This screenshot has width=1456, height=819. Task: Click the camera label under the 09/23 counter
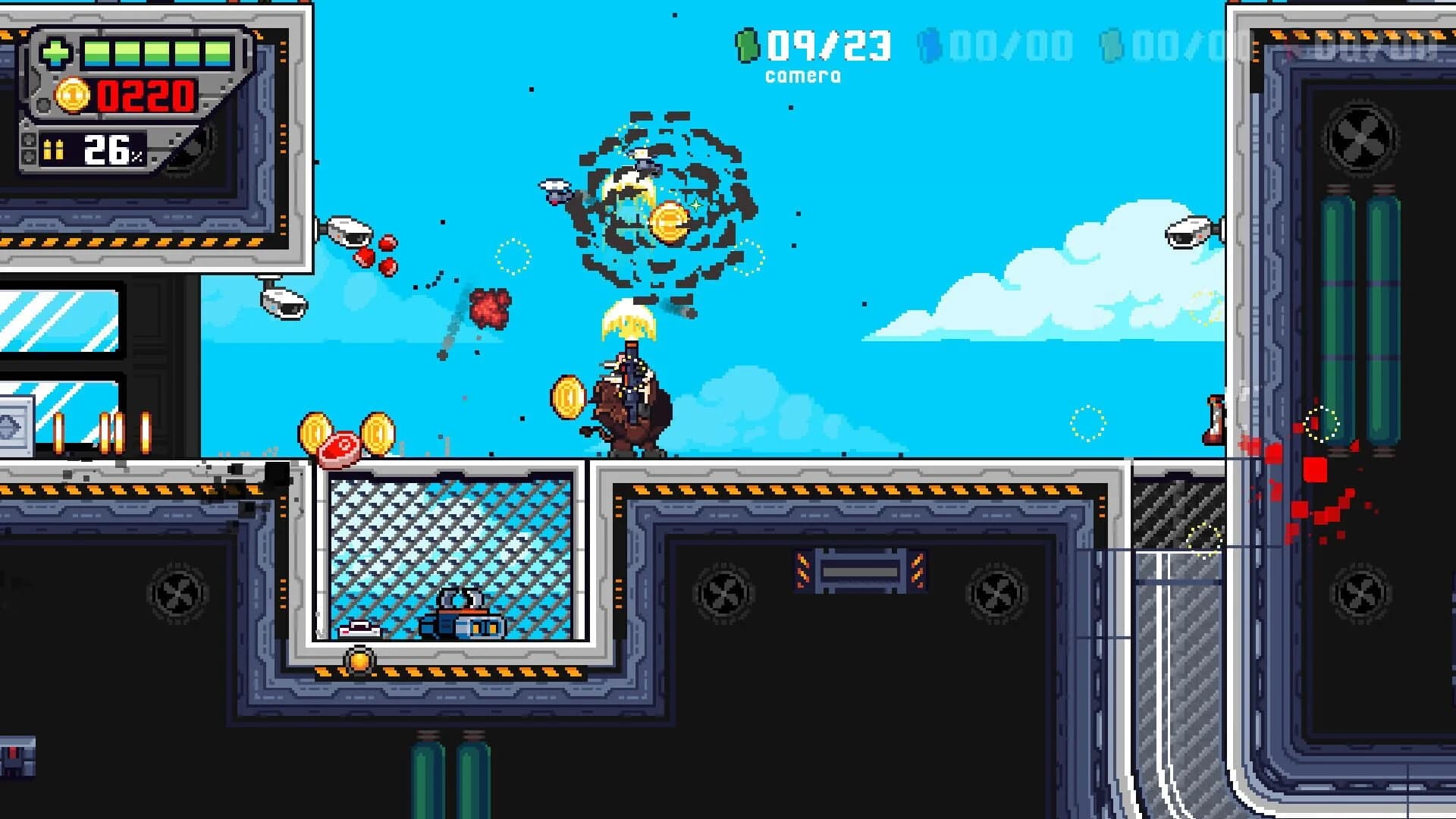coord(802,75)
